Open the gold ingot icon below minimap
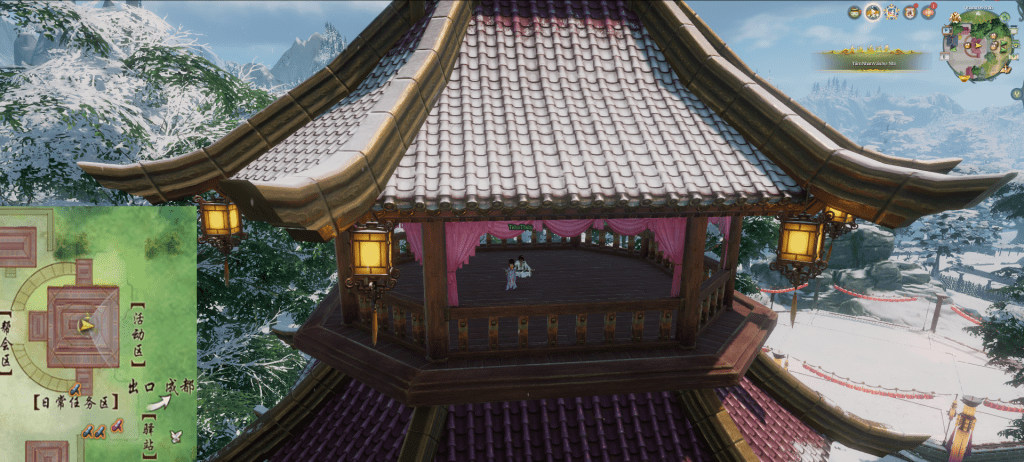The width and height of the screenshot is (1024, 462). coord(964,78)
